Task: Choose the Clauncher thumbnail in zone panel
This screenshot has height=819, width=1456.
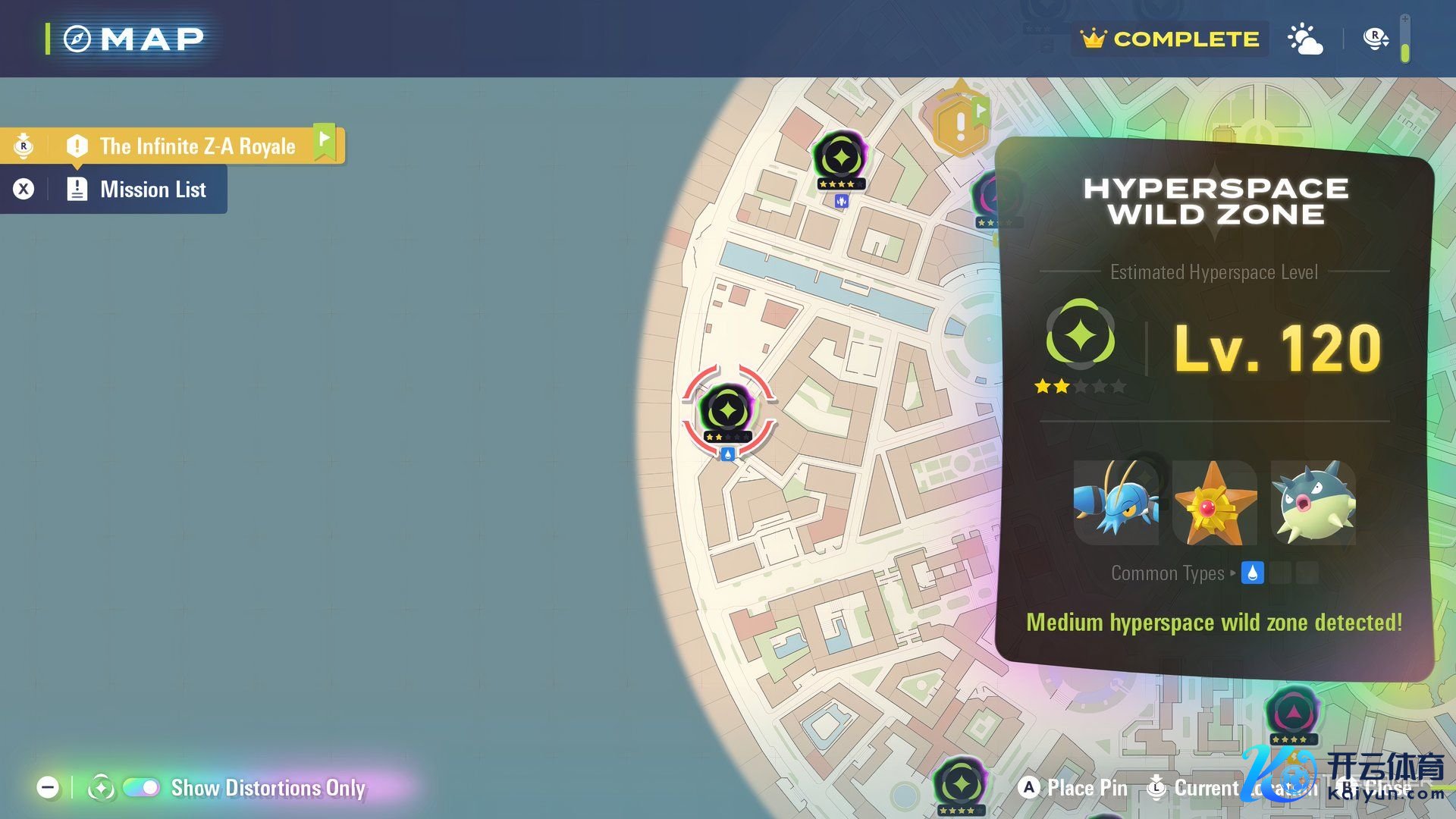Action: 1116,503
